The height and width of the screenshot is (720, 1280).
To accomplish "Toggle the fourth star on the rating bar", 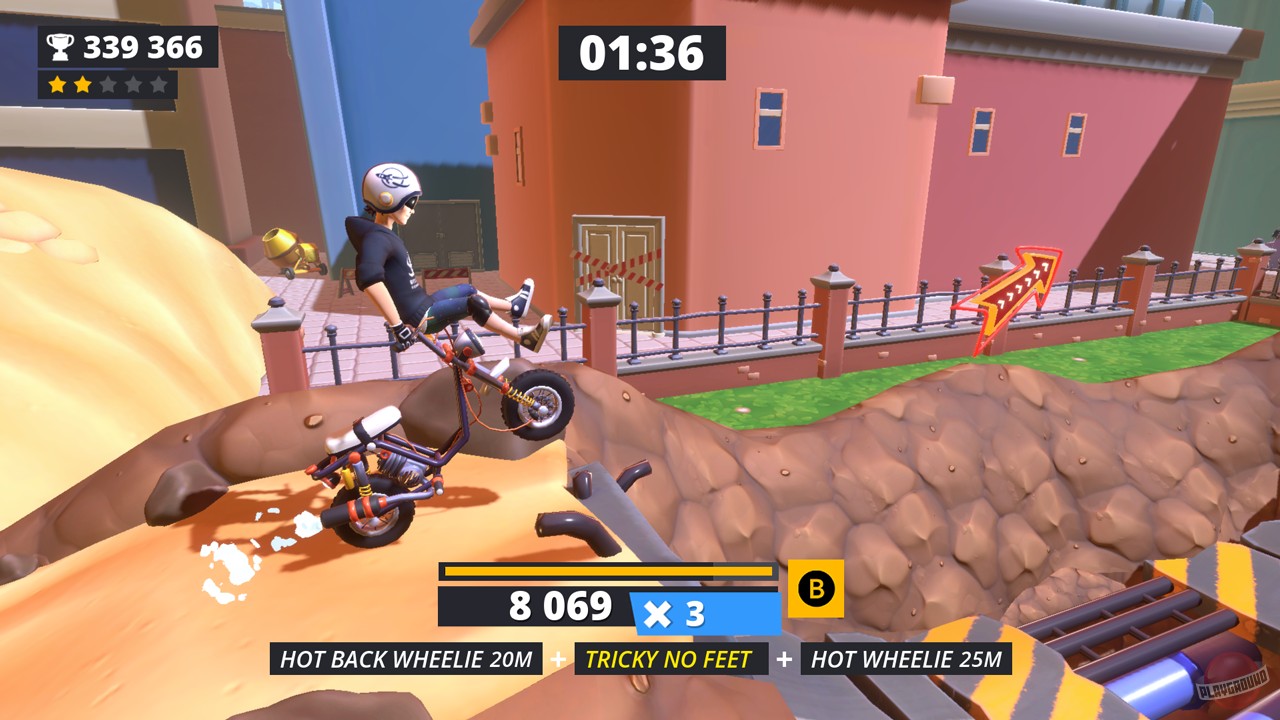I will click(132, 83).
